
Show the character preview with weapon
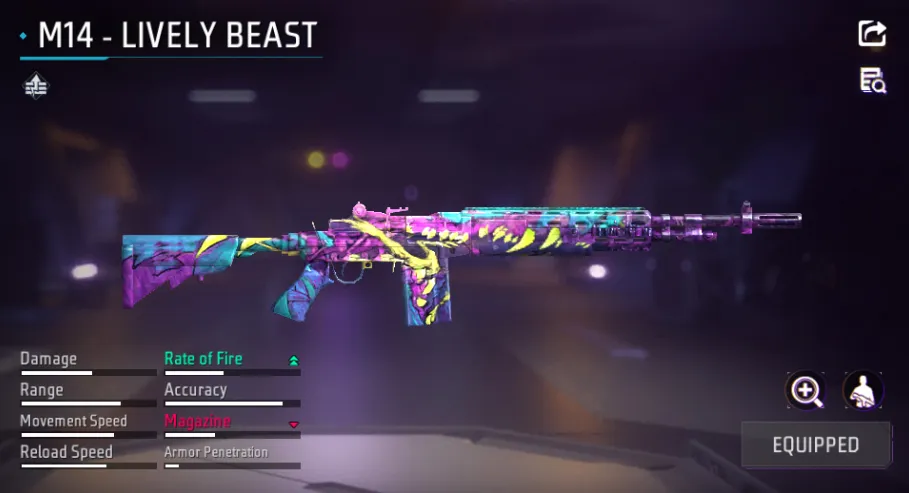pyautogui.click(x=862, y=390)
